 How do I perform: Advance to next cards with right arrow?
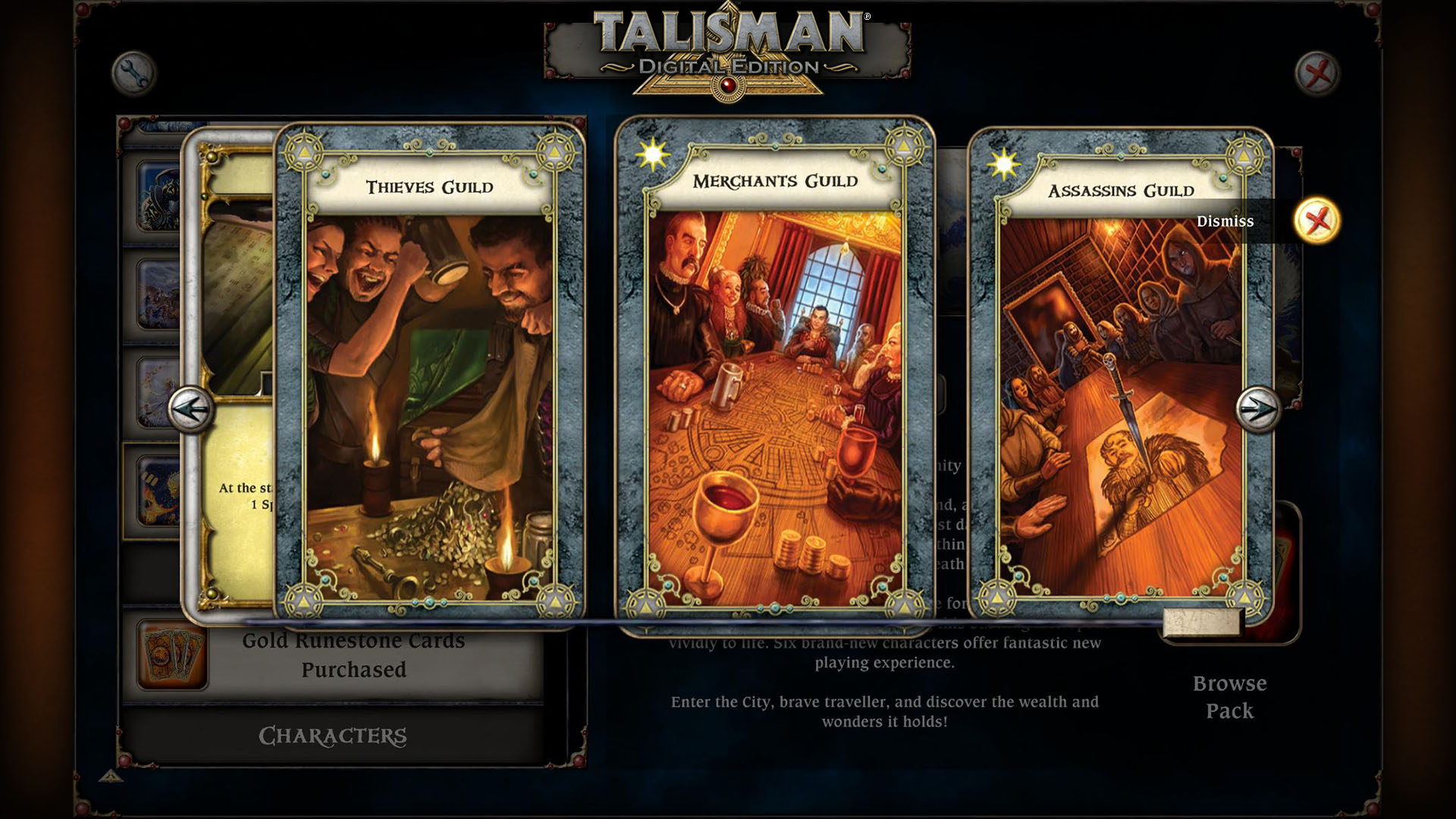coord(1259,409)
